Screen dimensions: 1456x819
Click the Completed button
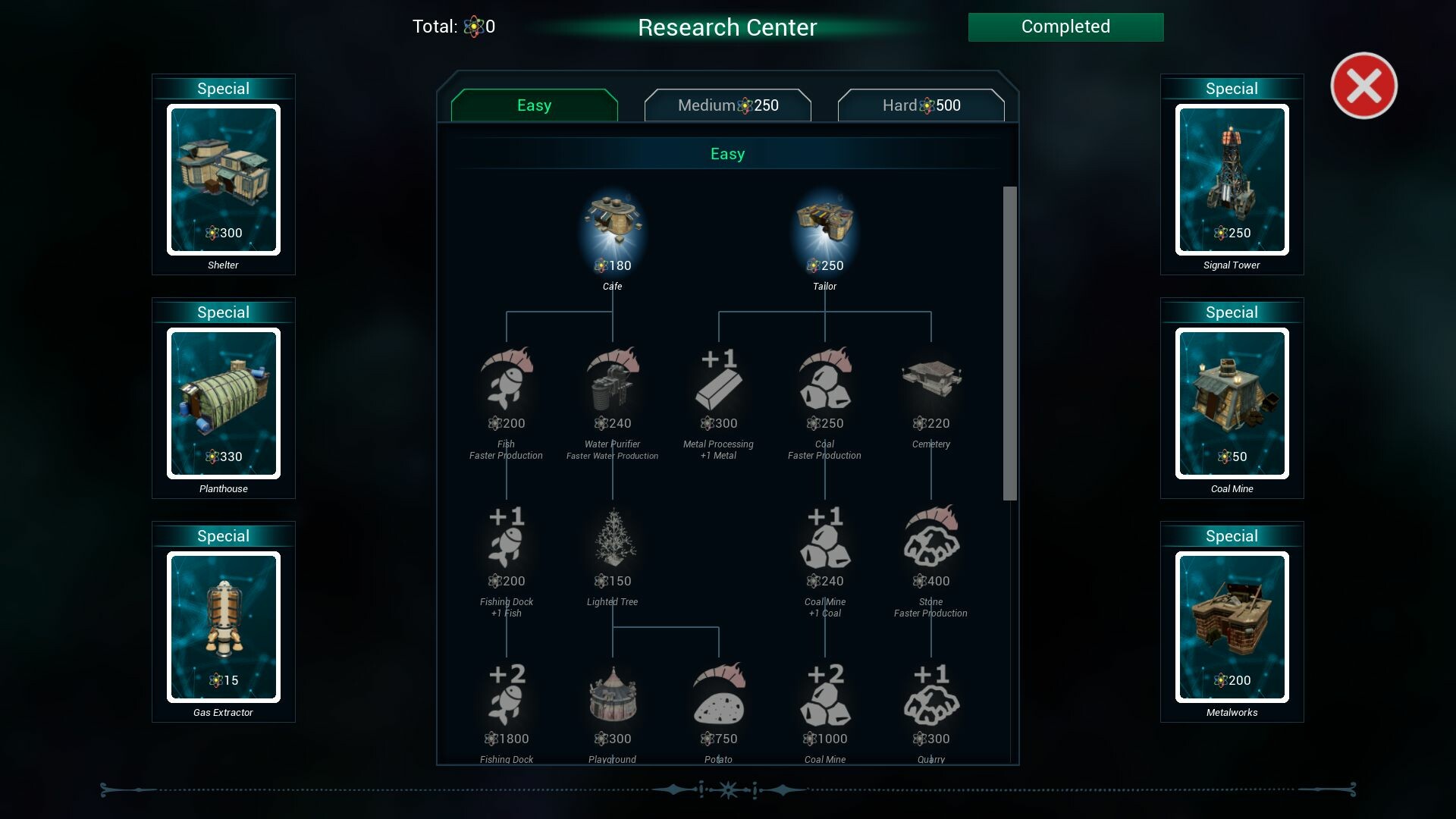pos(1065,27)
